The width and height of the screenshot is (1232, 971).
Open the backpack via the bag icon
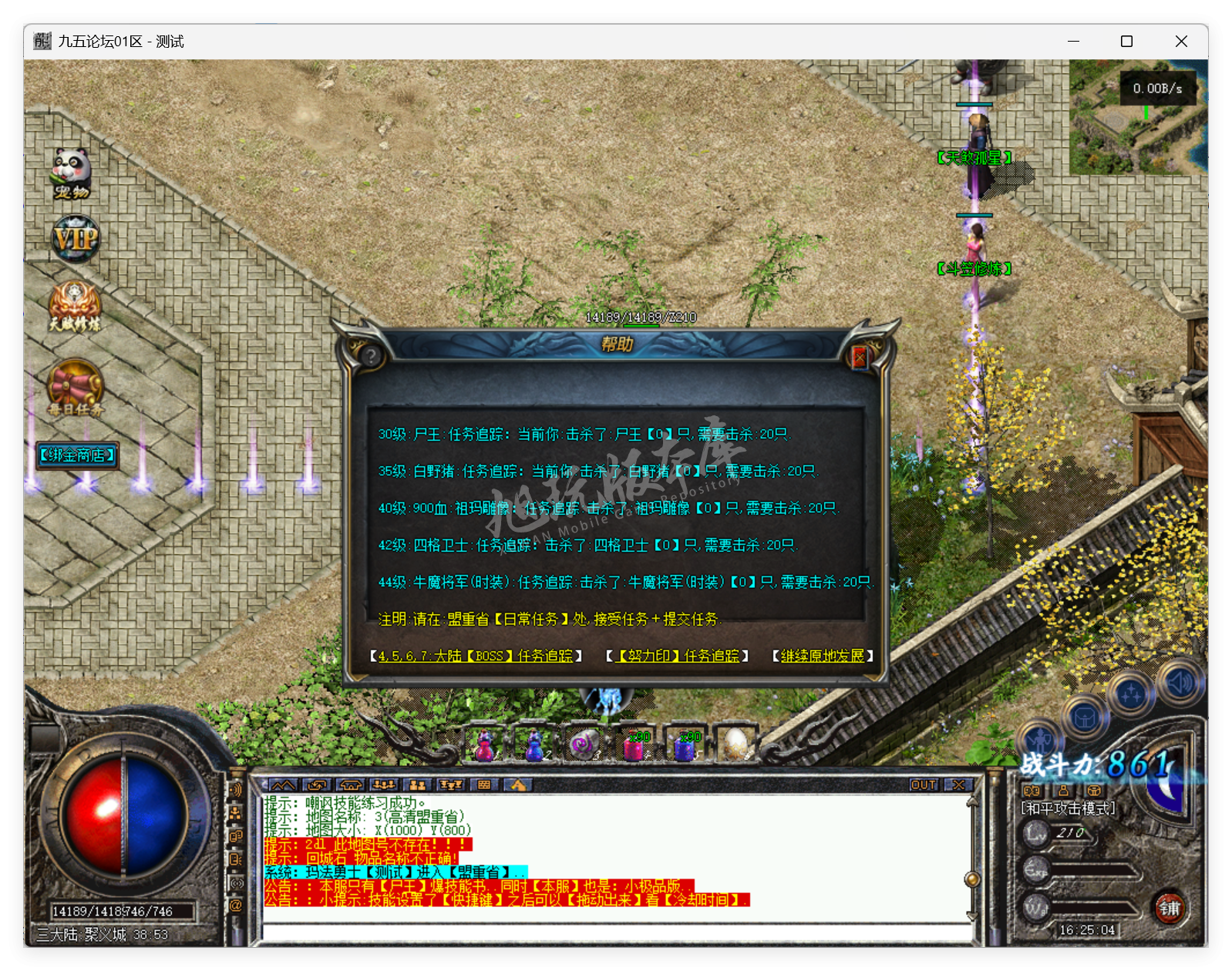tap(1084, 717)
